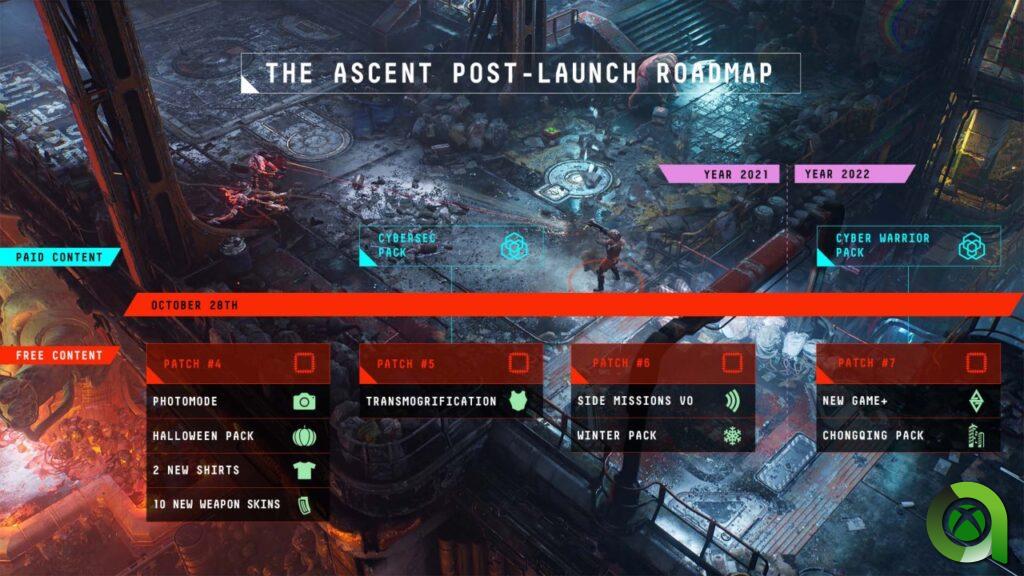
Task: Select the Patch #4 header
Action: click(x=238, y=363)
